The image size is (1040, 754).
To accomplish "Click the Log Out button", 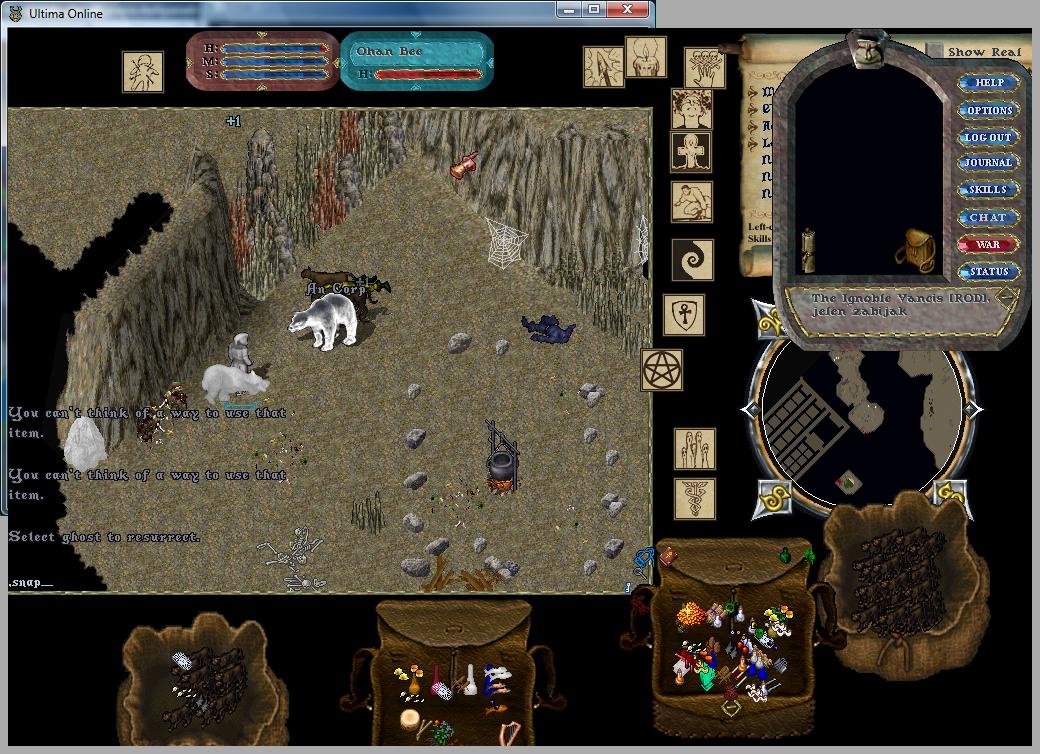I will coord(988,137).
